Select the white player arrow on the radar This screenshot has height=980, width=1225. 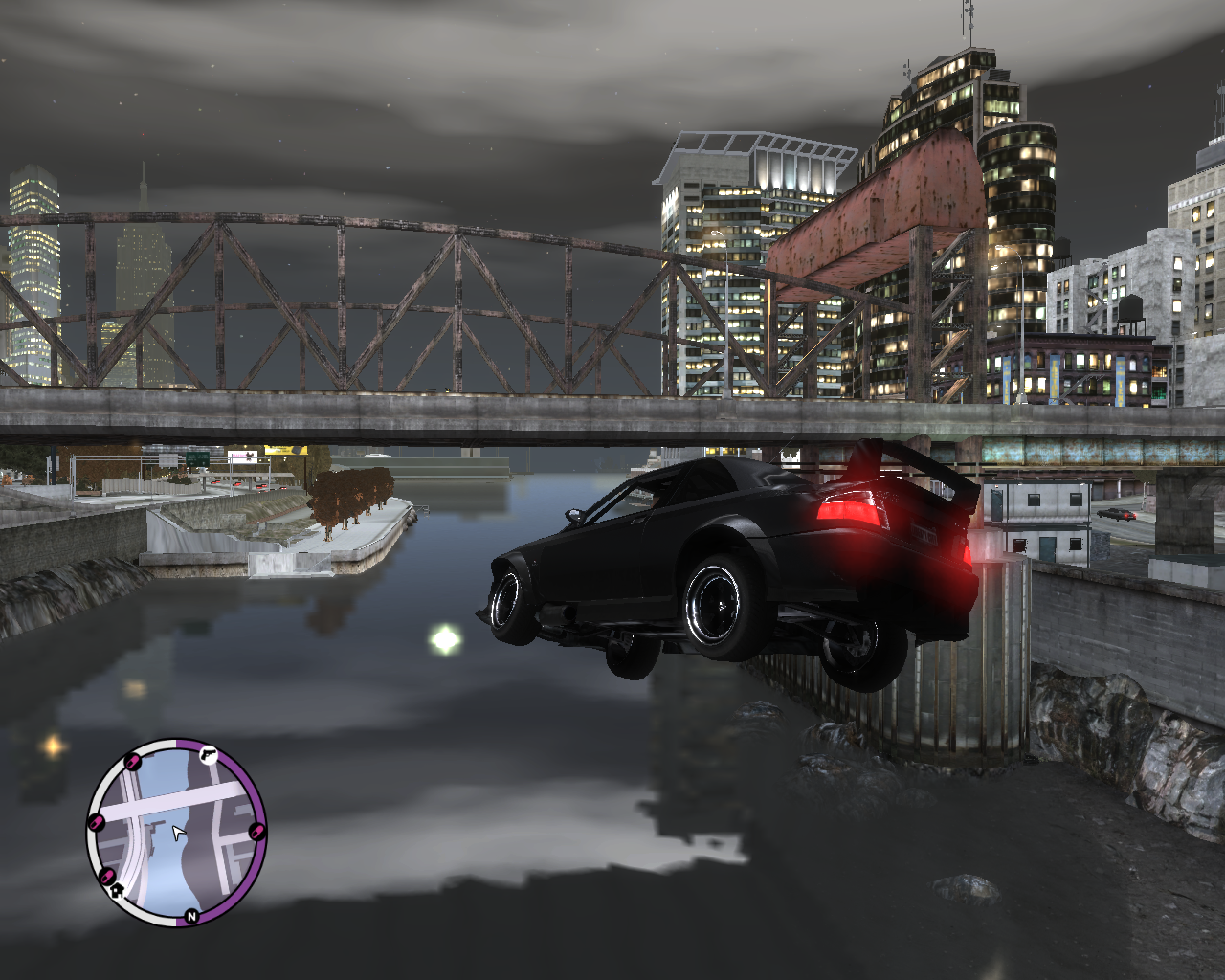tap(178, 833)
